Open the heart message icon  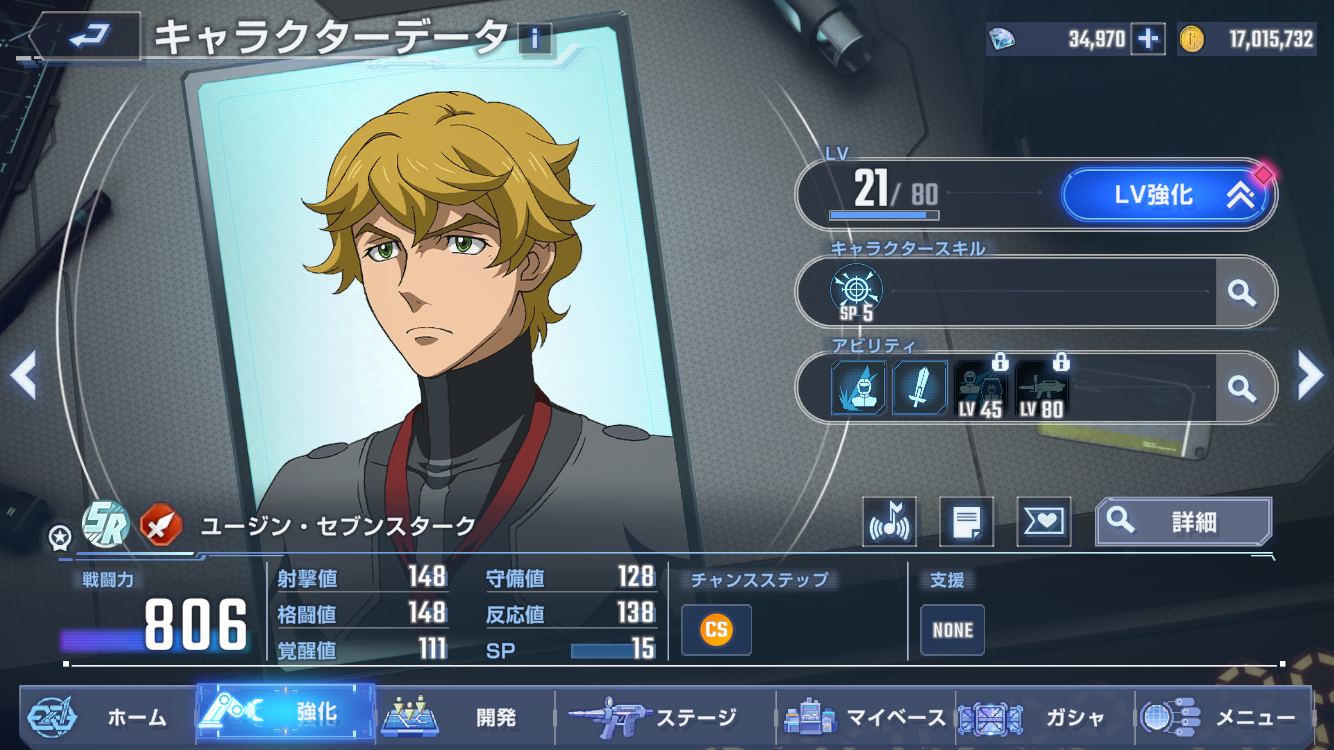click(1044, 521)
